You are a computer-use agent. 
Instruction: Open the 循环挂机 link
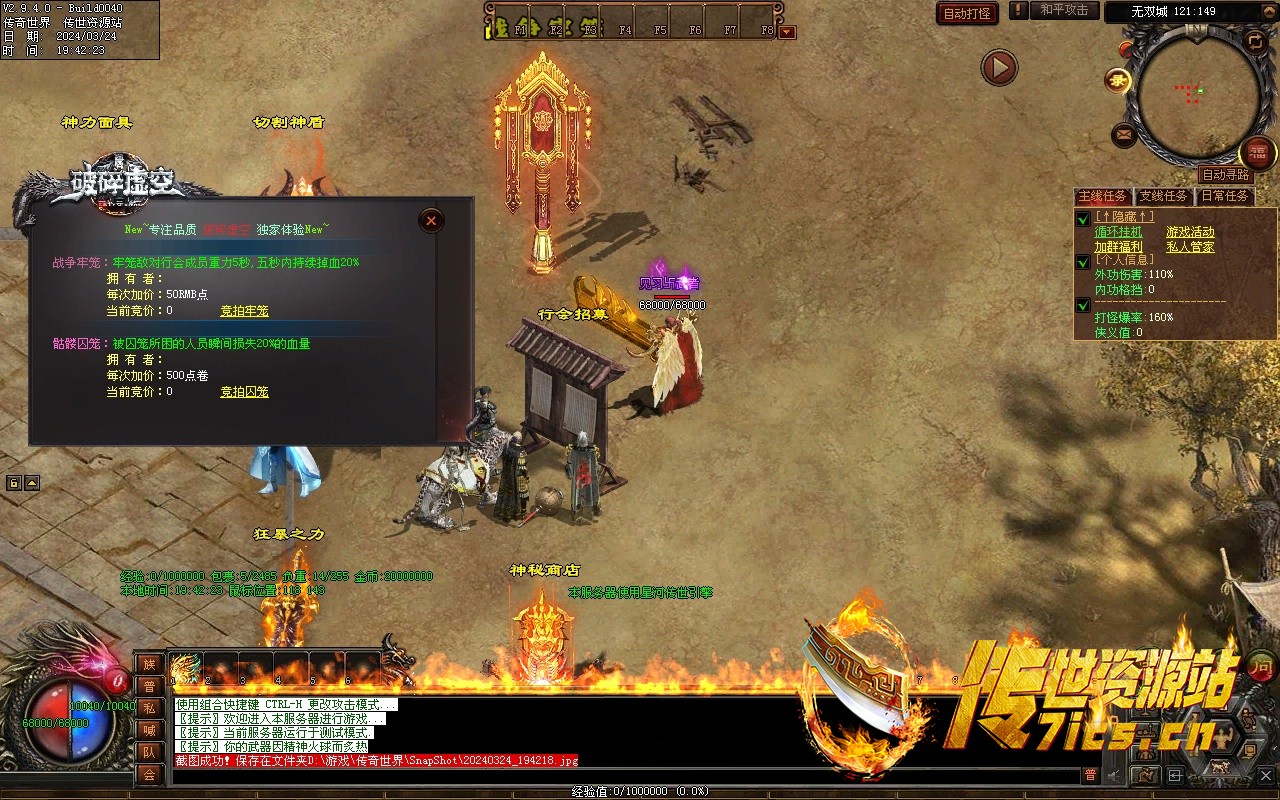coord(1118,232)
